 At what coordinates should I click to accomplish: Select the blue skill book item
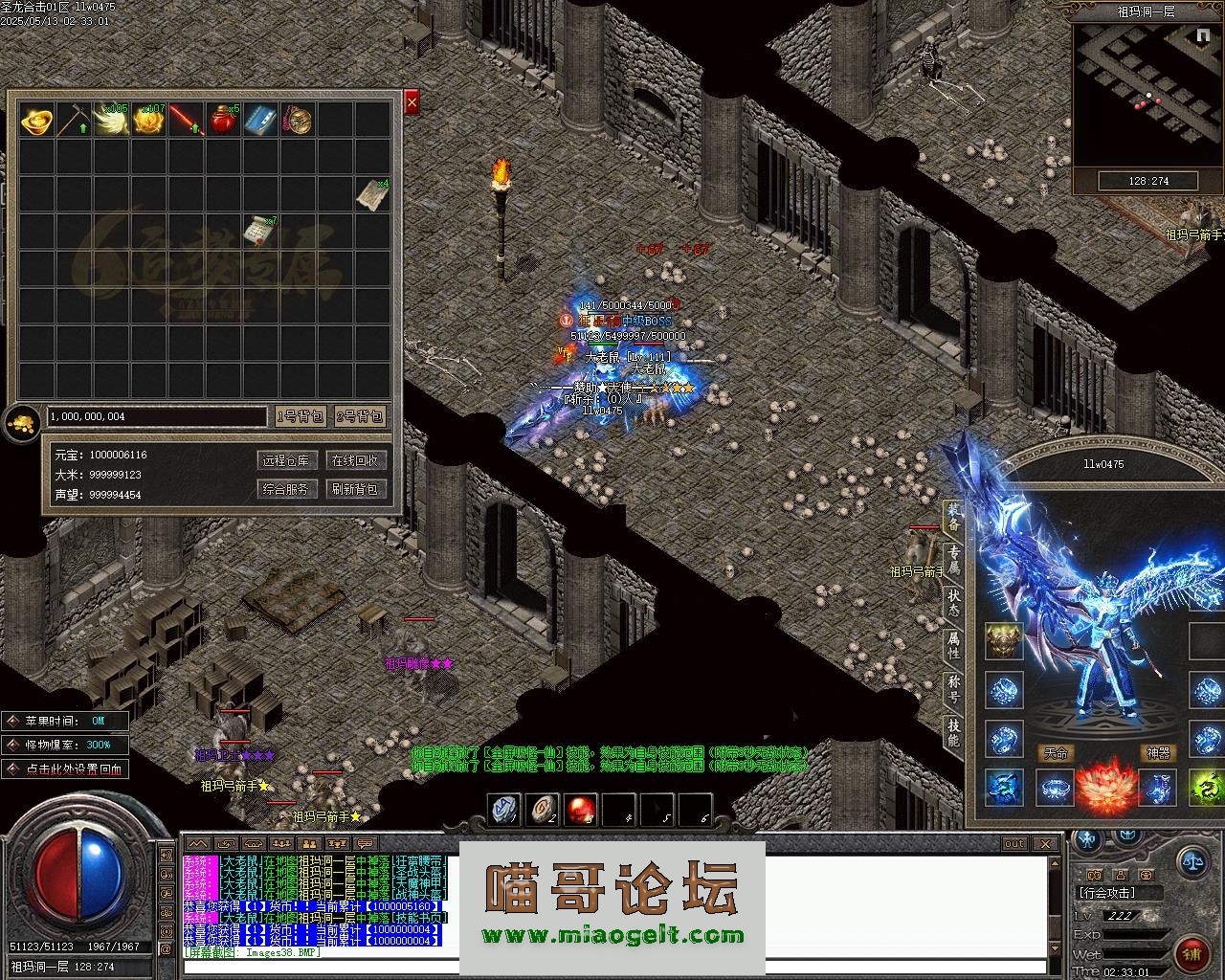[260, 120]
